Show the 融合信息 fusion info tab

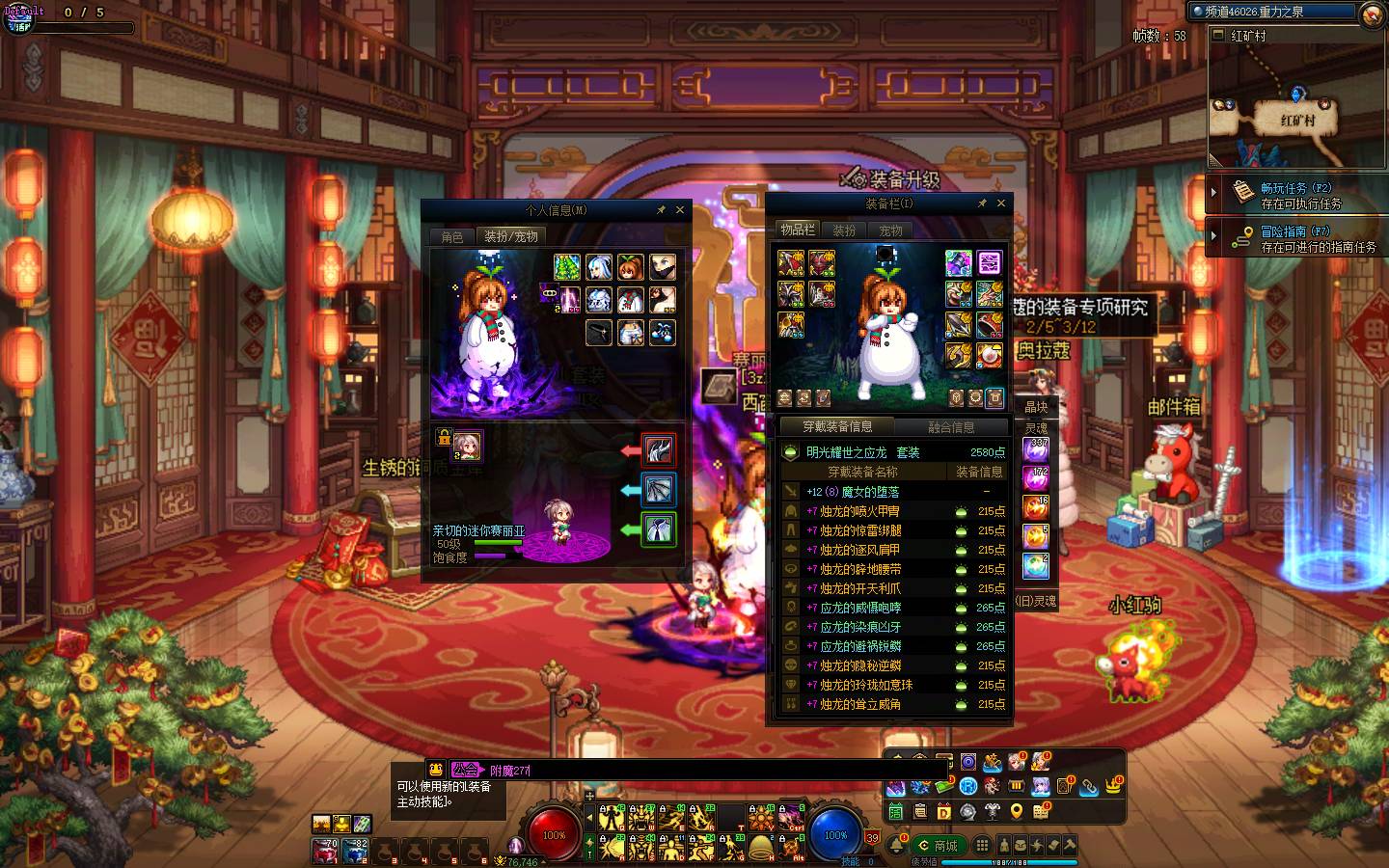[951, 426]
